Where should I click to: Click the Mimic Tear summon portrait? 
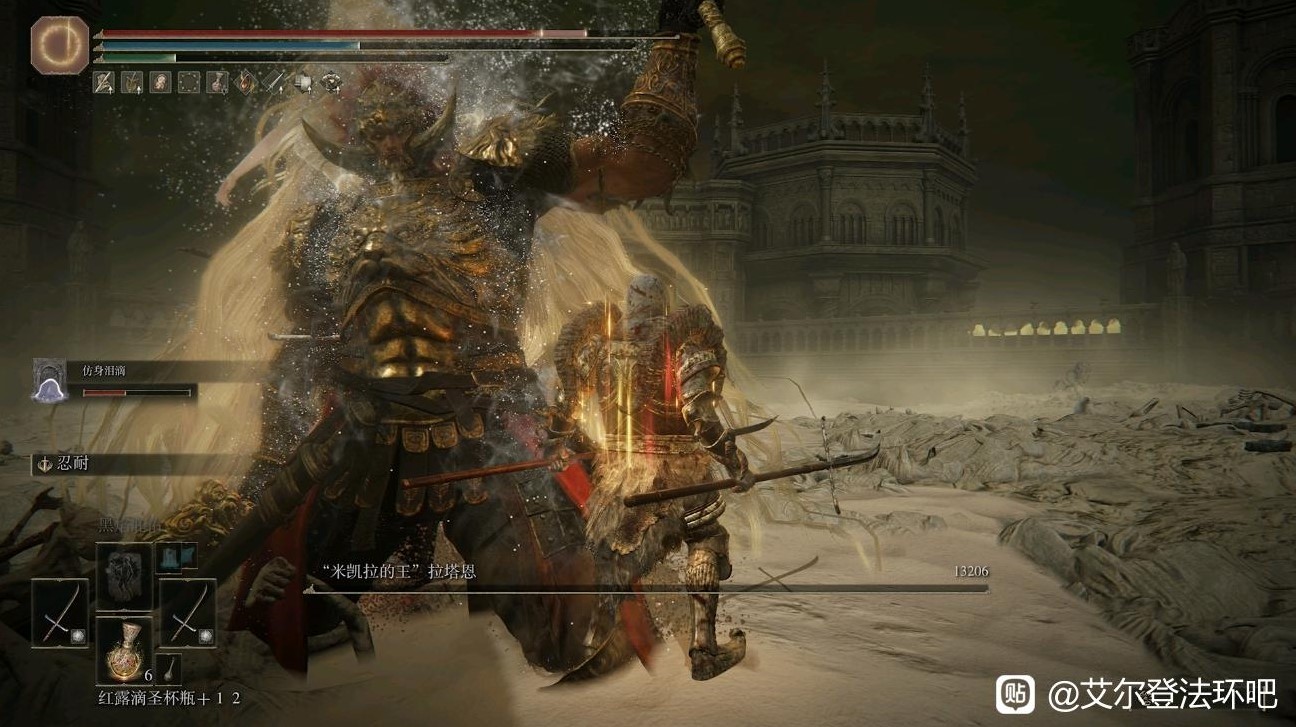click(49, 380)
